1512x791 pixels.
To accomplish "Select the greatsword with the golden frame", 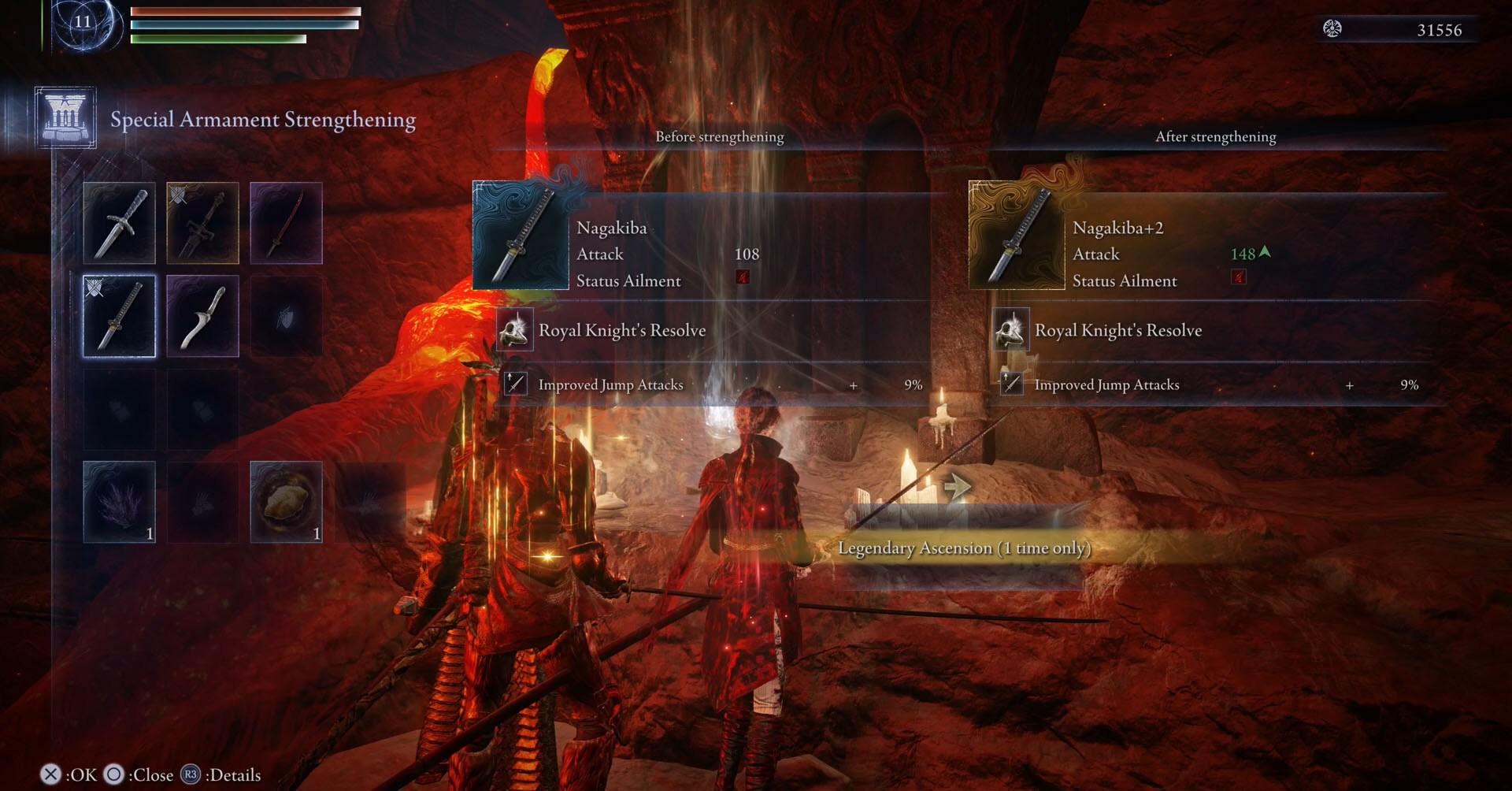I will (x=202, y=223).
